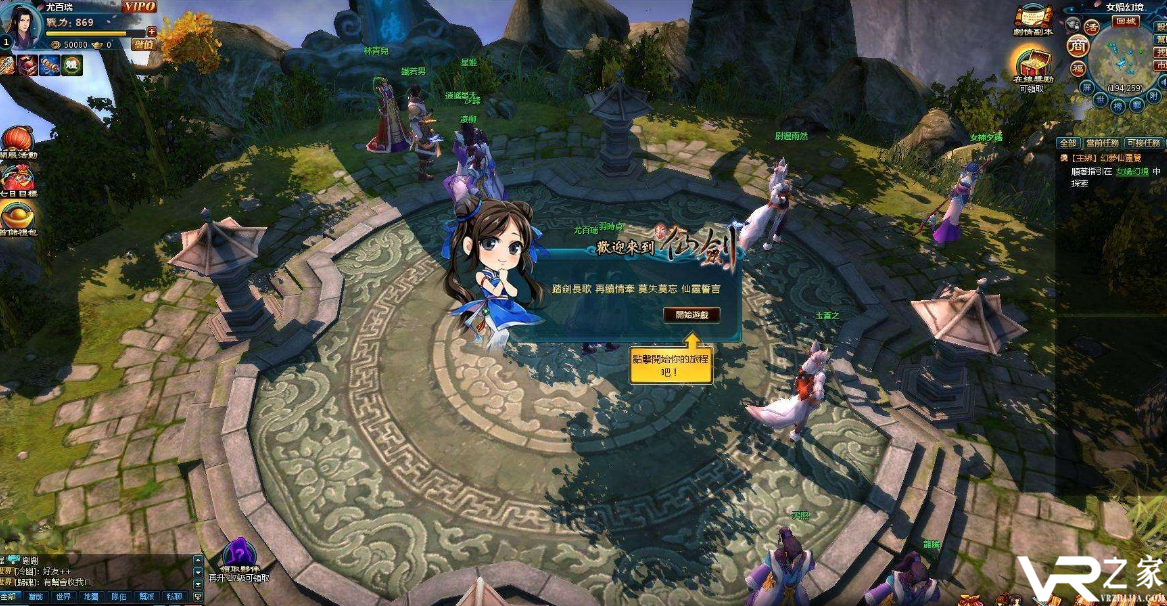The height and width of the screenshot is (606, 1167).
Task: Open the player portrait panel
Action: click(27, 23)
